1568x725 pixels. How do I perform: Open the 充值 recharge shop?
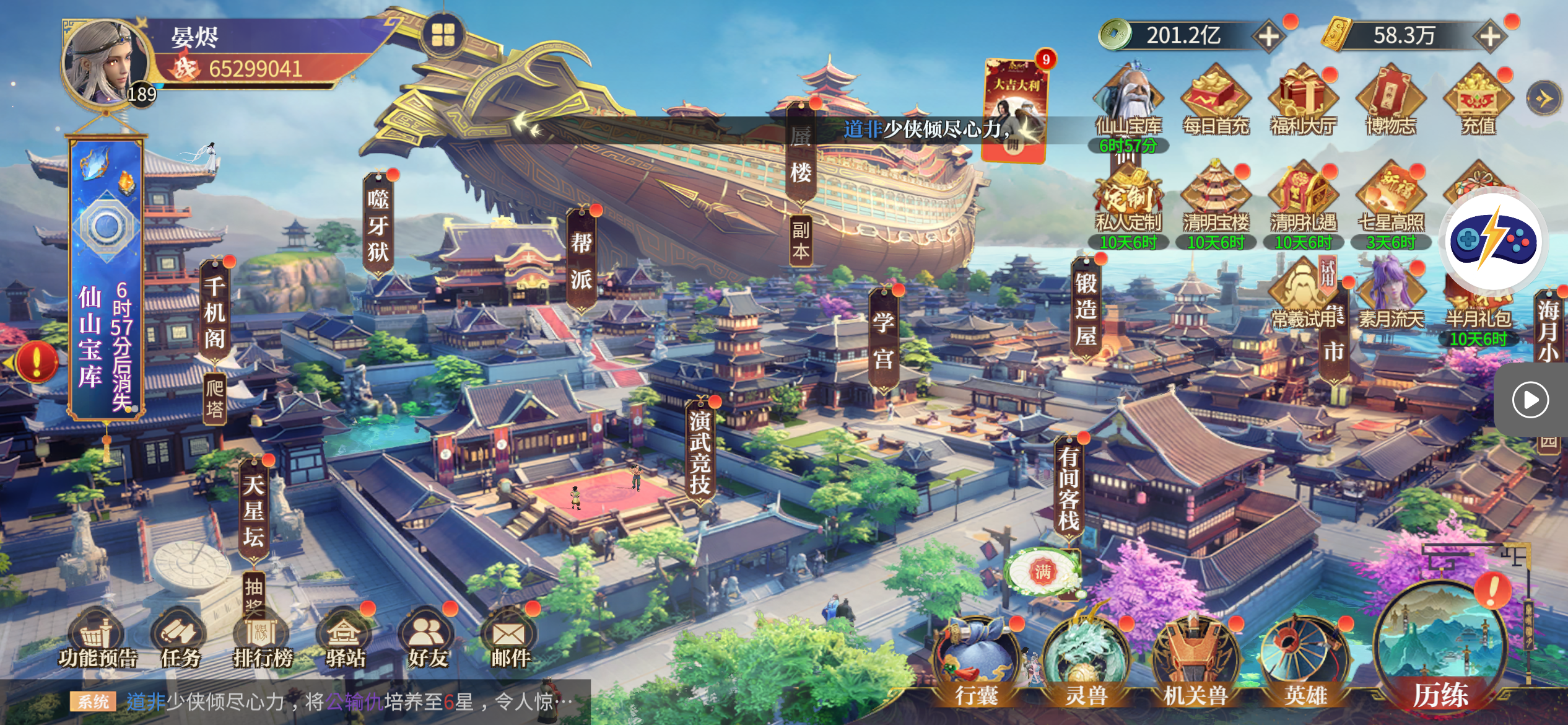(x=1478, y=100)
